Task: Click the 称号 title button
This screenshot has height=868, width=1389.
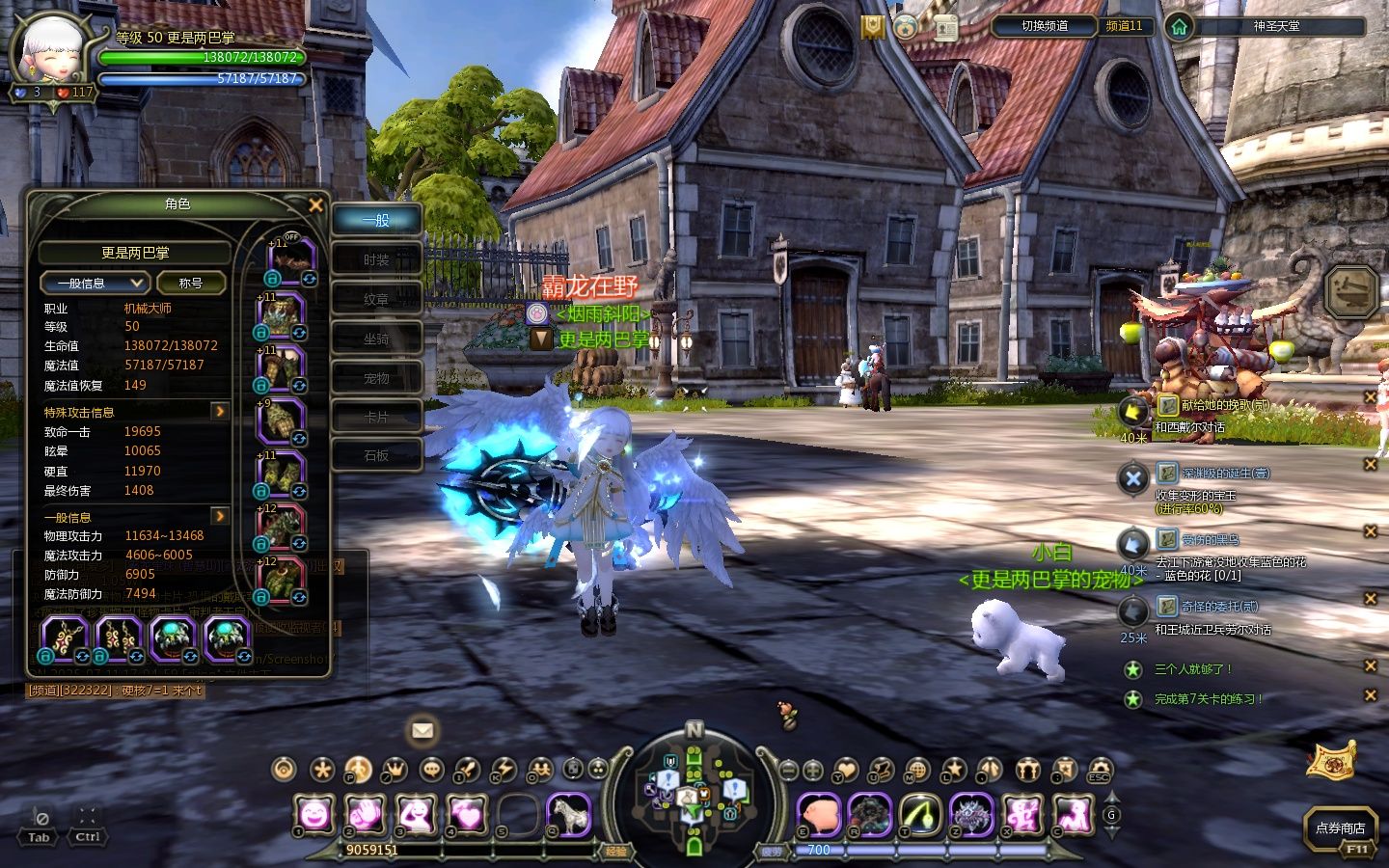Action: point(191,283)
